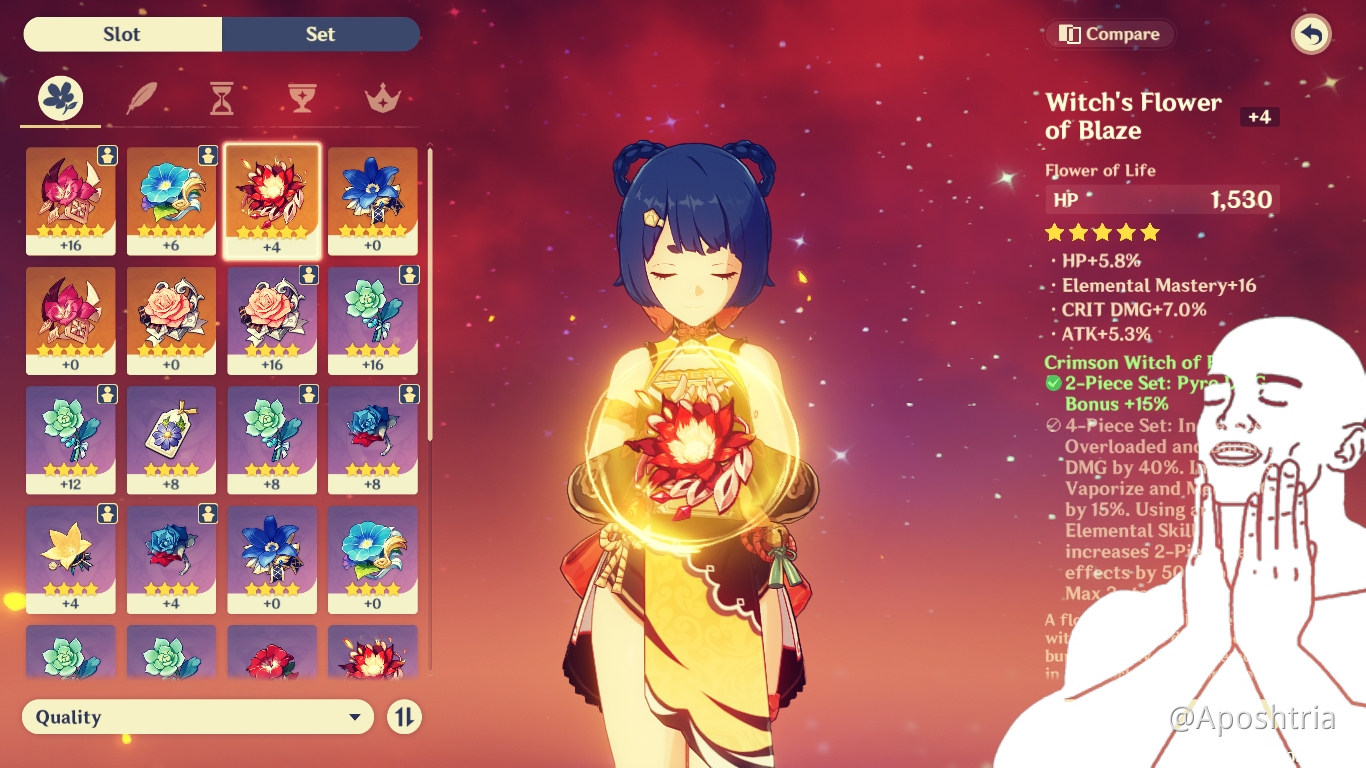Select the Goblet of Eonothem cup icon
The image size is (1366, 768).
click(301, 97)
